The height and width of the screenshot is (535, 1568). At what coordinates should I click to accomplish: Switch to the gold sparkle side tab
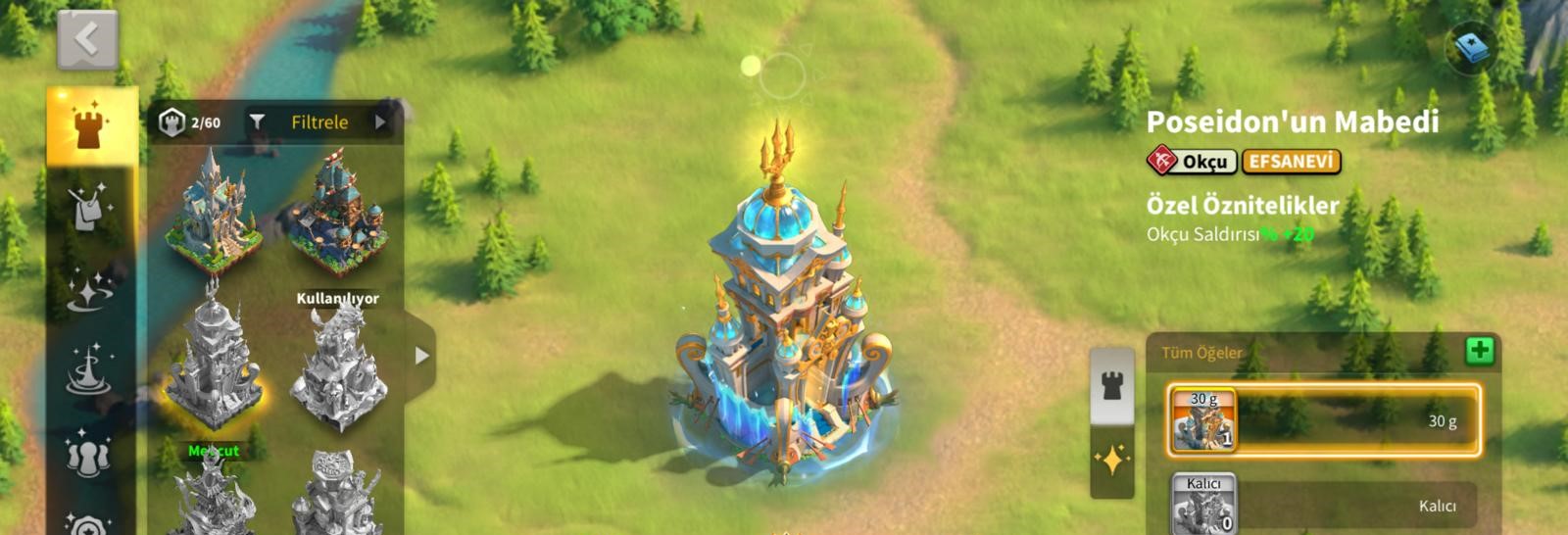tap(1112, 461)
